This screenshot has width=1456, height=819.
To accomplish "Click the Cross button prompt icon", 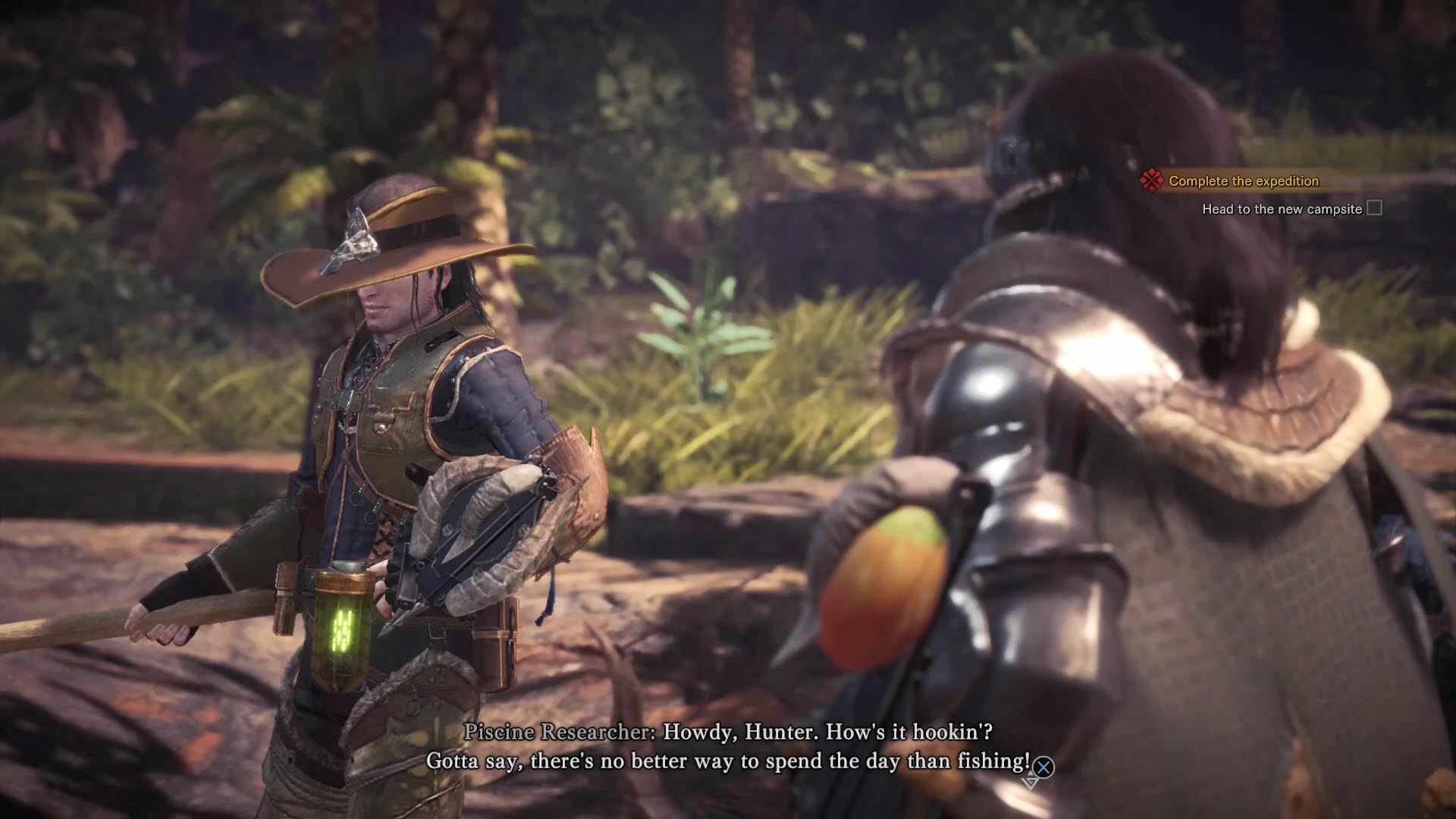I will click(1043, 765).
